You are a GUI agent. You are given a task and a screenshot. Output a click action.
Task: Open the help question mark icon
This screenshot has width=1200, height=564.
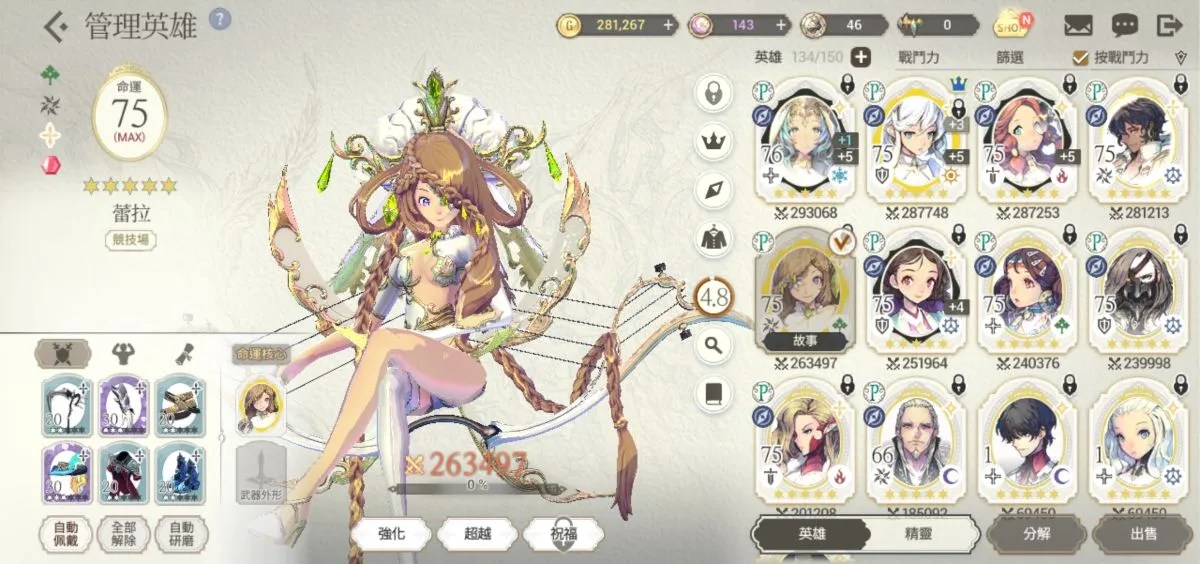click(220, 19)
